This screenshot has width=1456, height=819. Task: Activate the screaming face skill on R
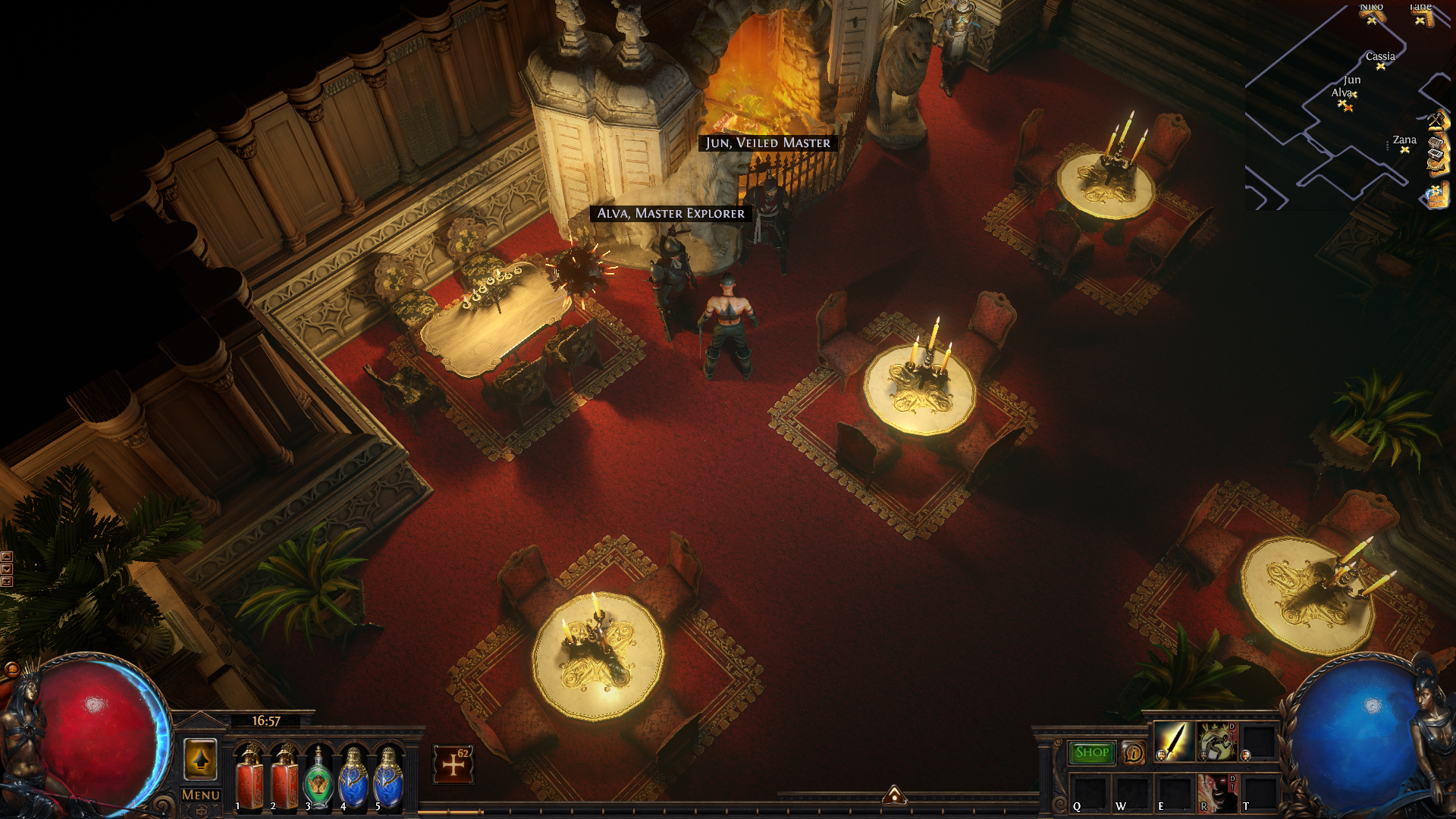tap(1216, 792)
